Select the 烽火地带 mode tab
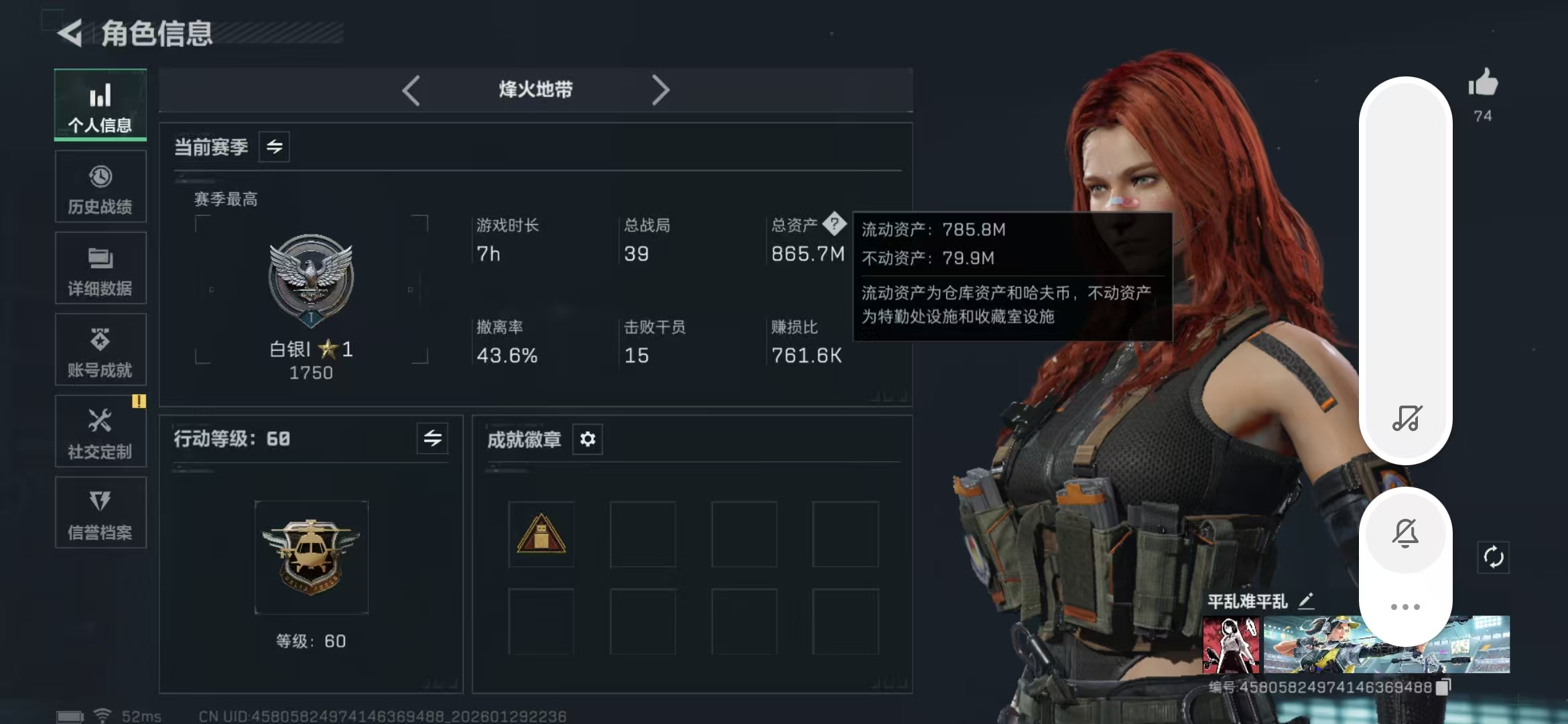This screenshot has width=1568, height=724. [535, 89]
